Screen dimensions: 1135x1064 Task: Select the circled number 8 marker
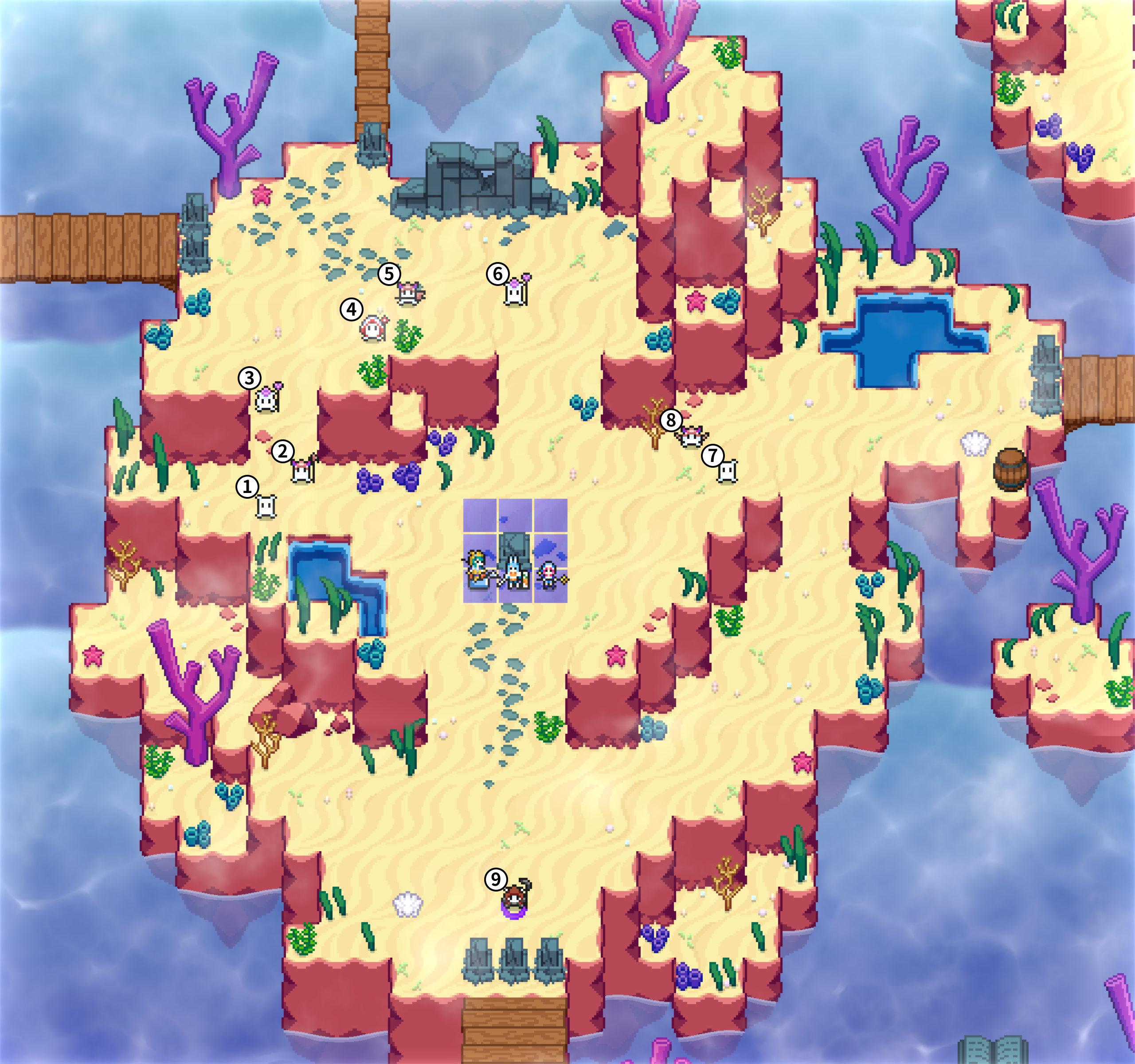pyautogui.click(x=671, y=421)
